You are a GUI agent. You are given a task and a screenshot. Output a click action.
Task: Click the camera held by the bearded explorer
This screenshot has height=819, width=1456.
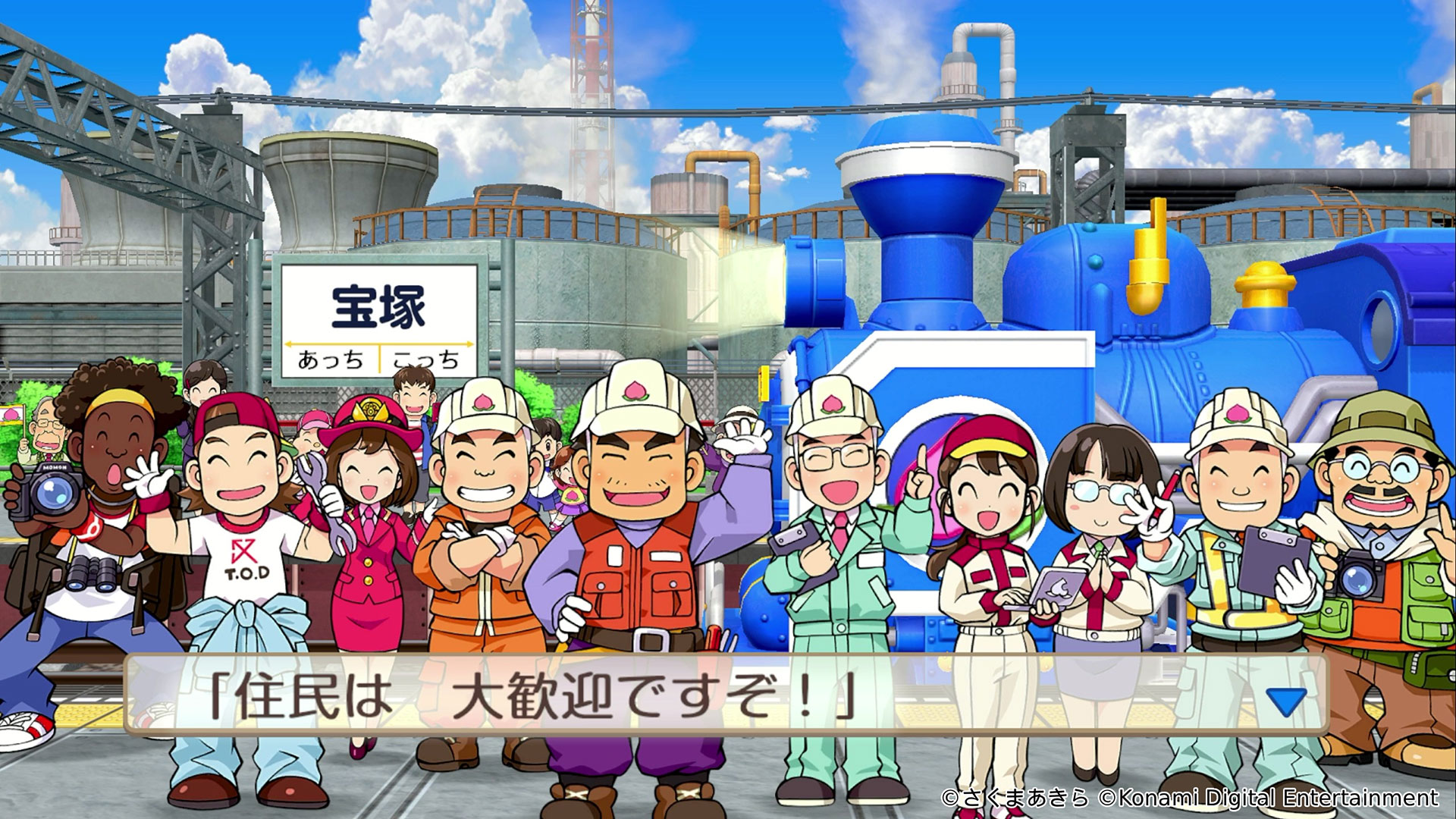click(x=1357, y=576)
